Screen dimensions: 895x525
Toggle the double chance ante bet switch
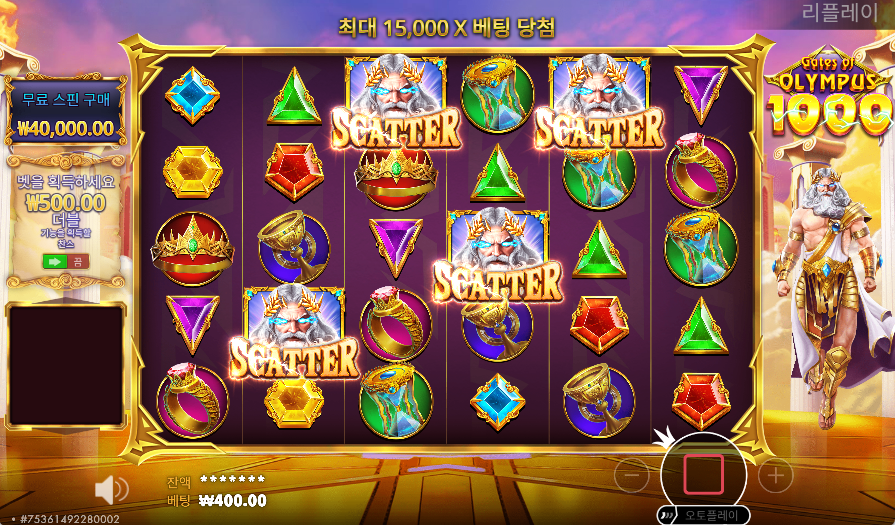[65, 261]
